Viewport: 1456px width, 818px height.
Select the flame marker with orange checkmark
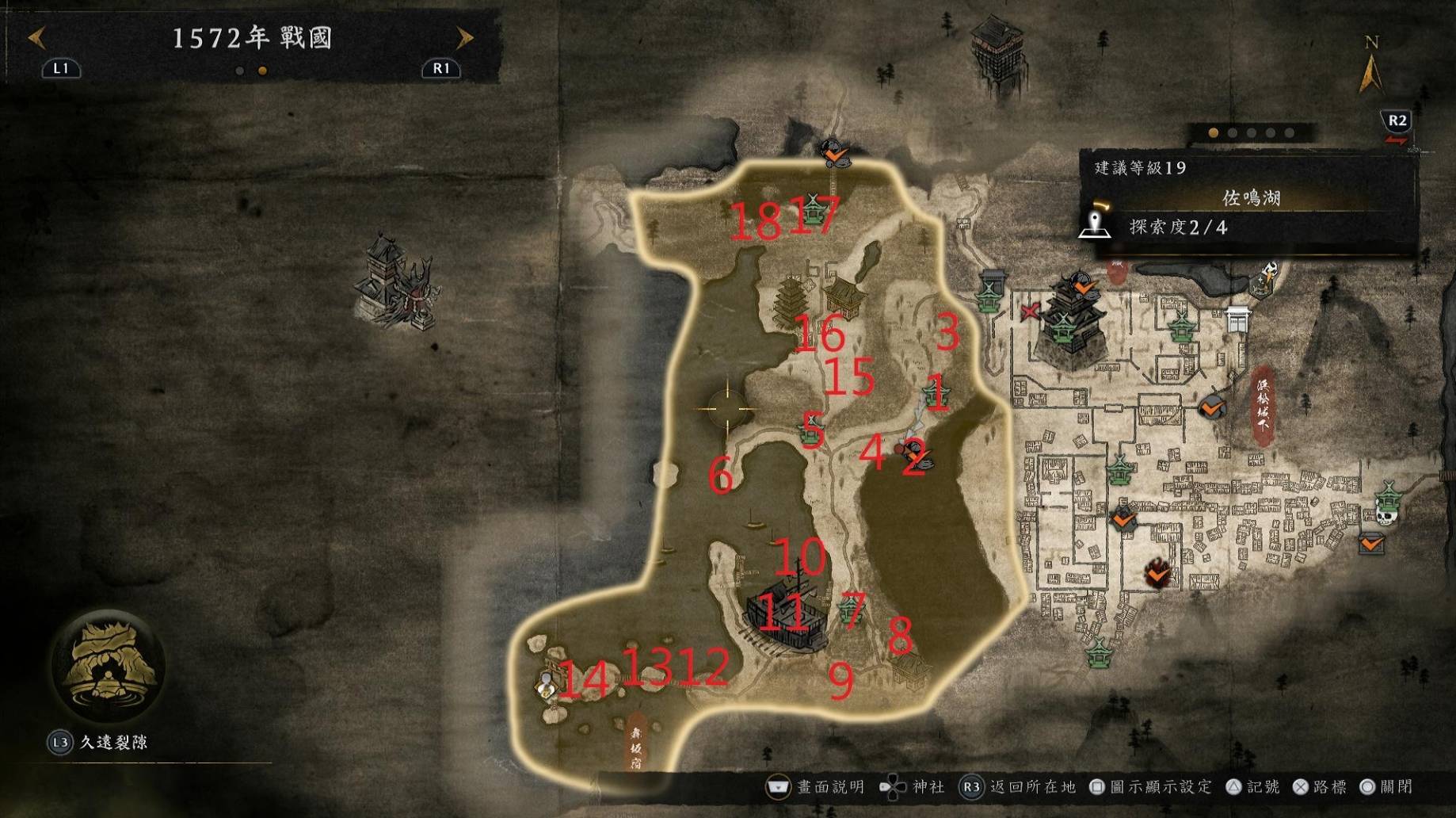1157,572
